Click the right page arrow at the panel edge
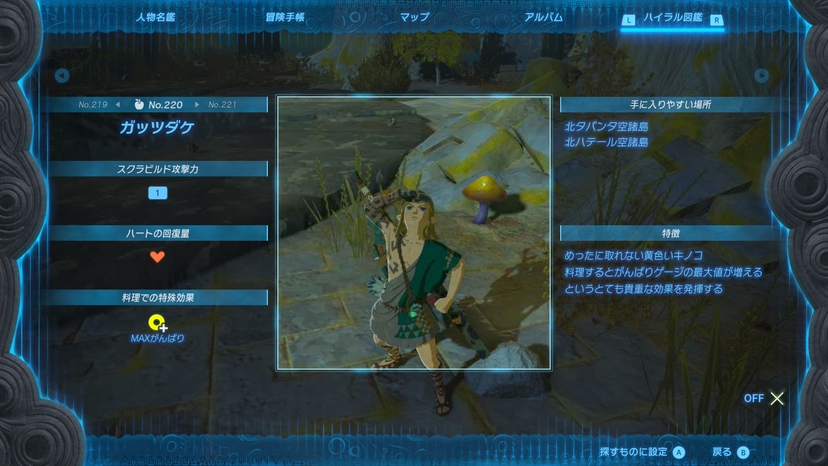The width and height of the screenshot is (828, 466). tap(762, 76)
